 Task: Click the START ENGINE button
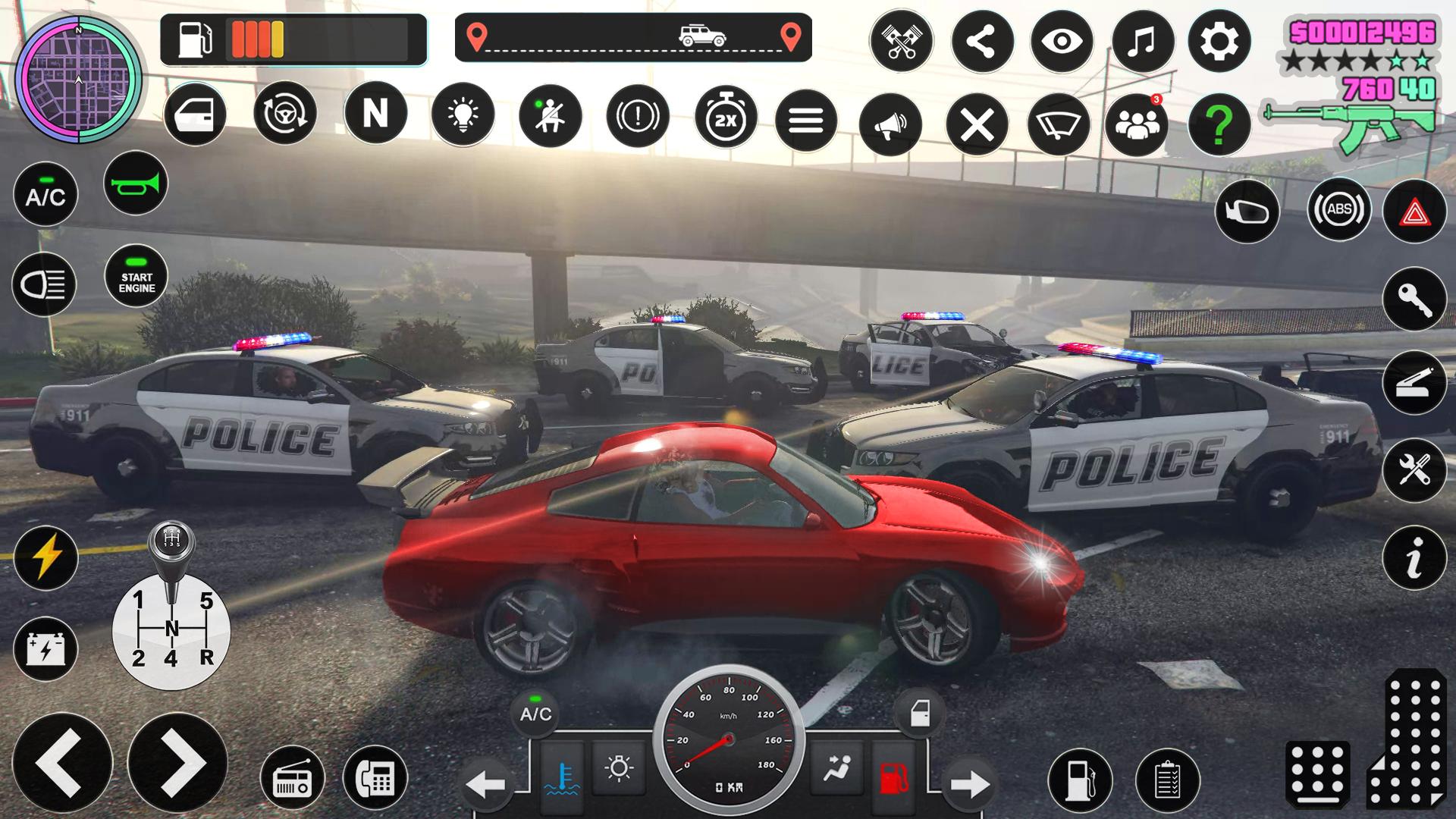tap(136, 276)
